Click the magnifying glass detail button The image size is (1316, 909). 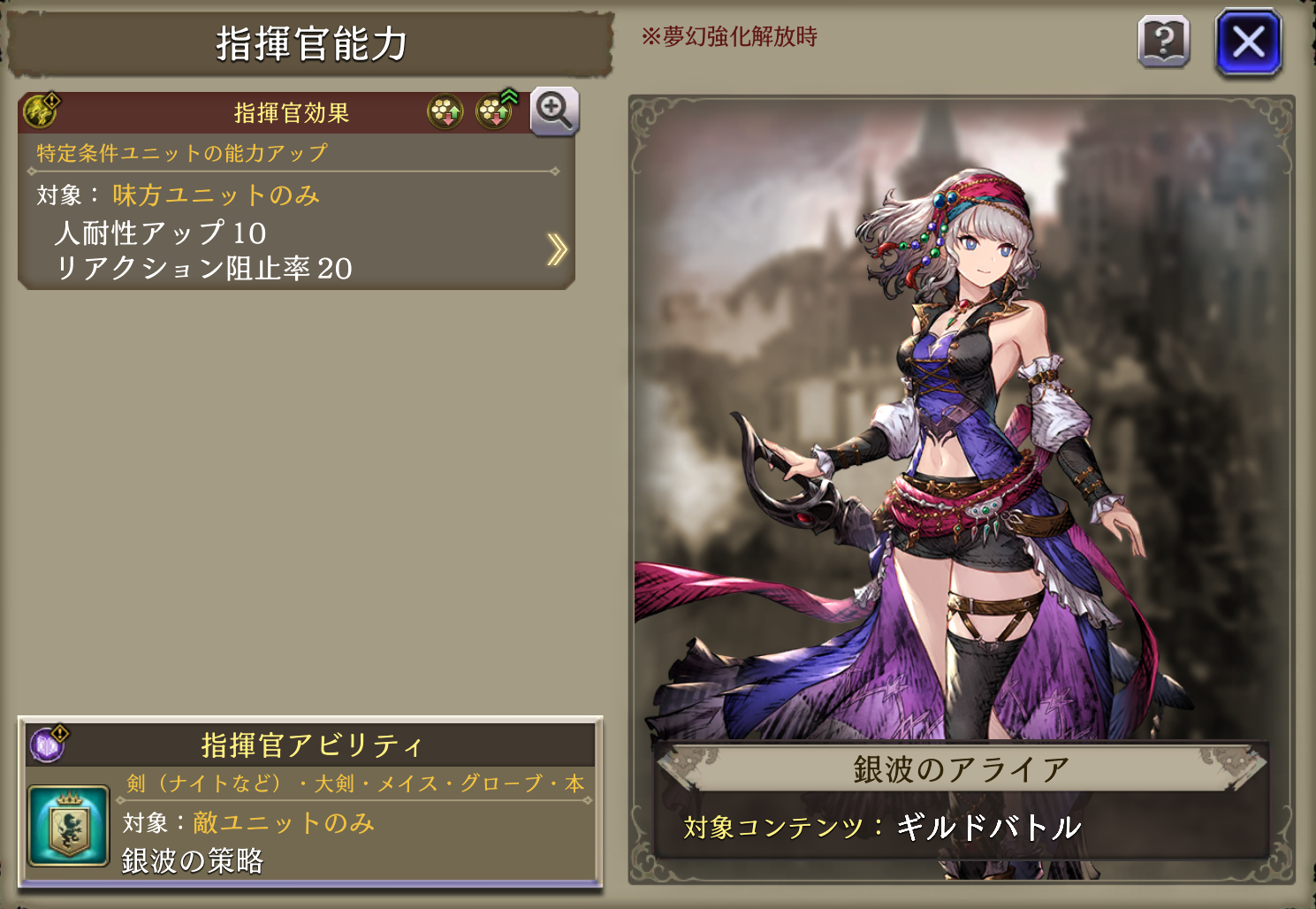tap(554, 111)
